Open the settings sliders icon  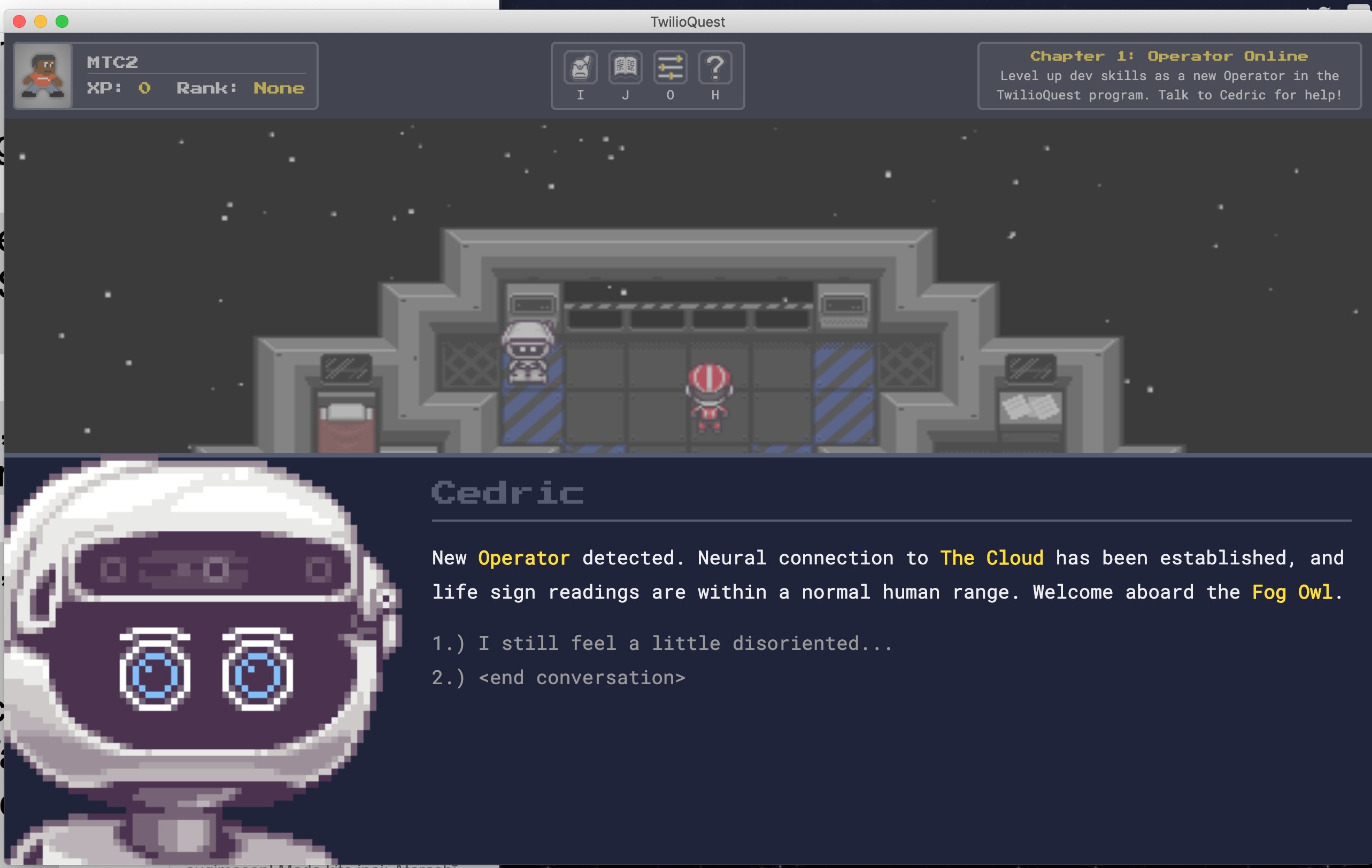tap(670, 68)
